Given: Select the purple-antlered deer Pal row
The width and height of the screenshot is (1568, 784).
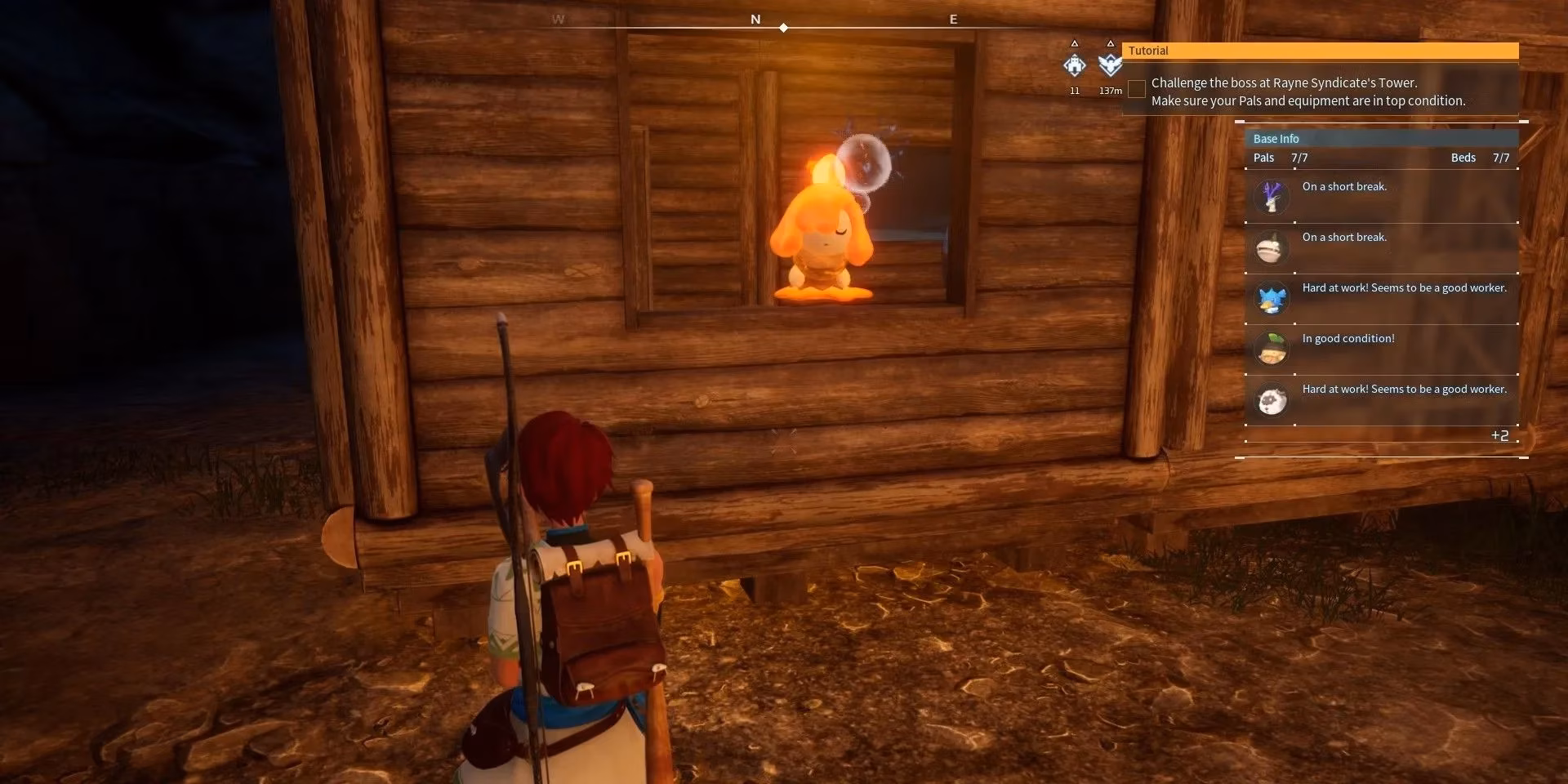Looking at the screenshot, I should [x=1381, y=197].
